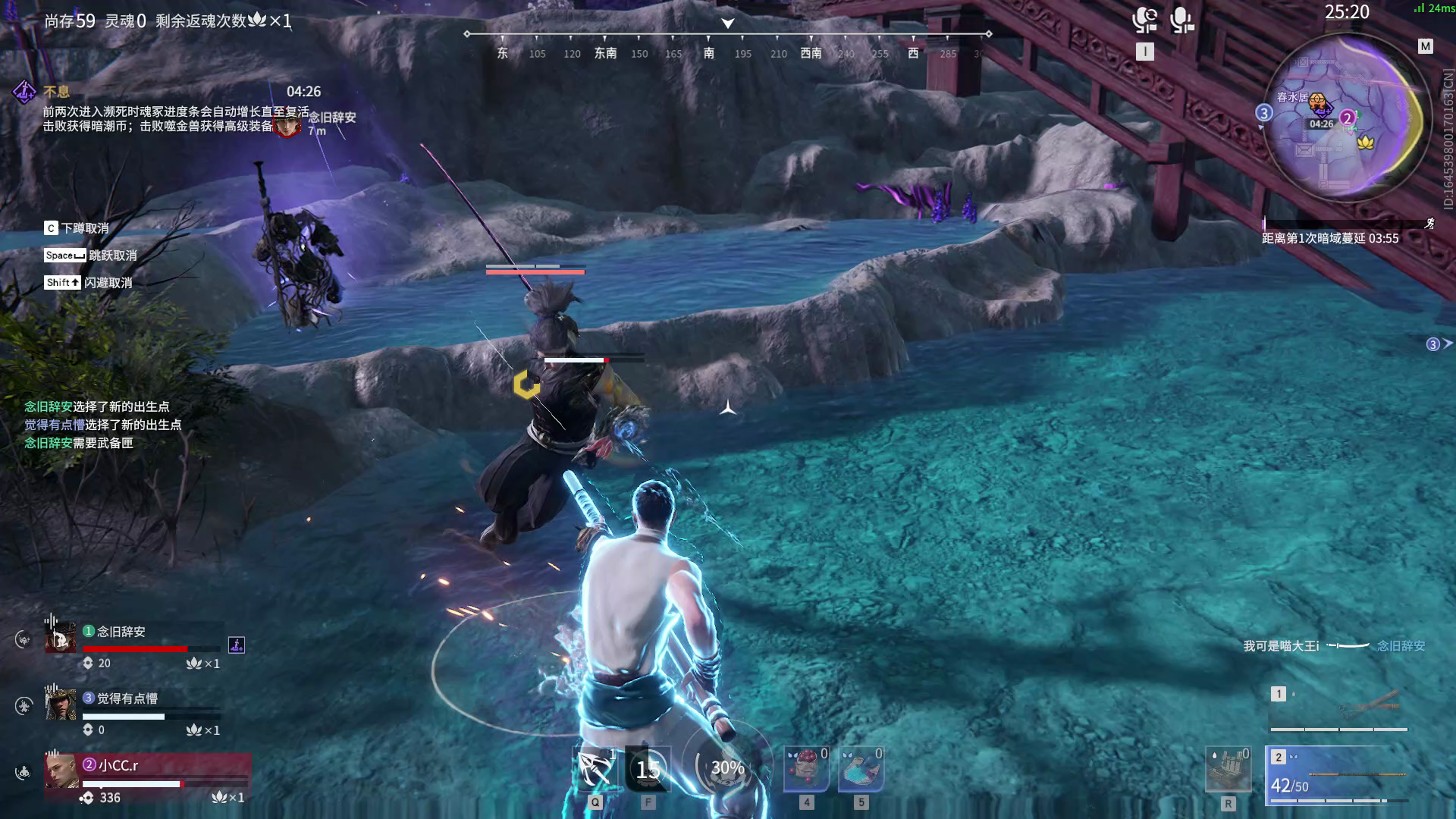Click the rage gauge showing 30%
The height and width of the screenshot is (819, 1456).
727,767
